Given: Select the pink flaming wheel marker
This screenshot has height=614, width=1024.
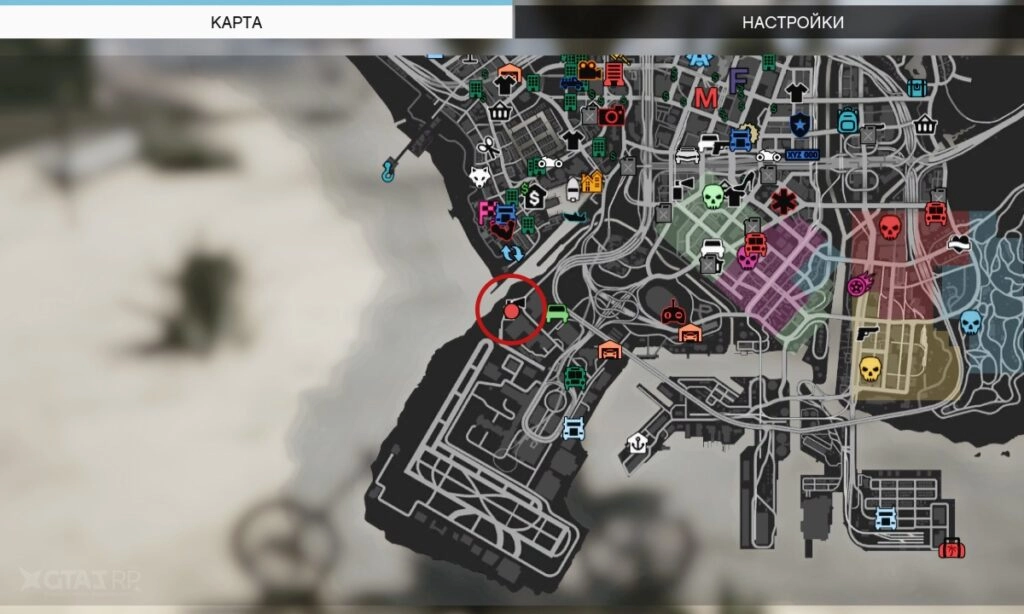Looking at the screenshot, I should (858, 286).
